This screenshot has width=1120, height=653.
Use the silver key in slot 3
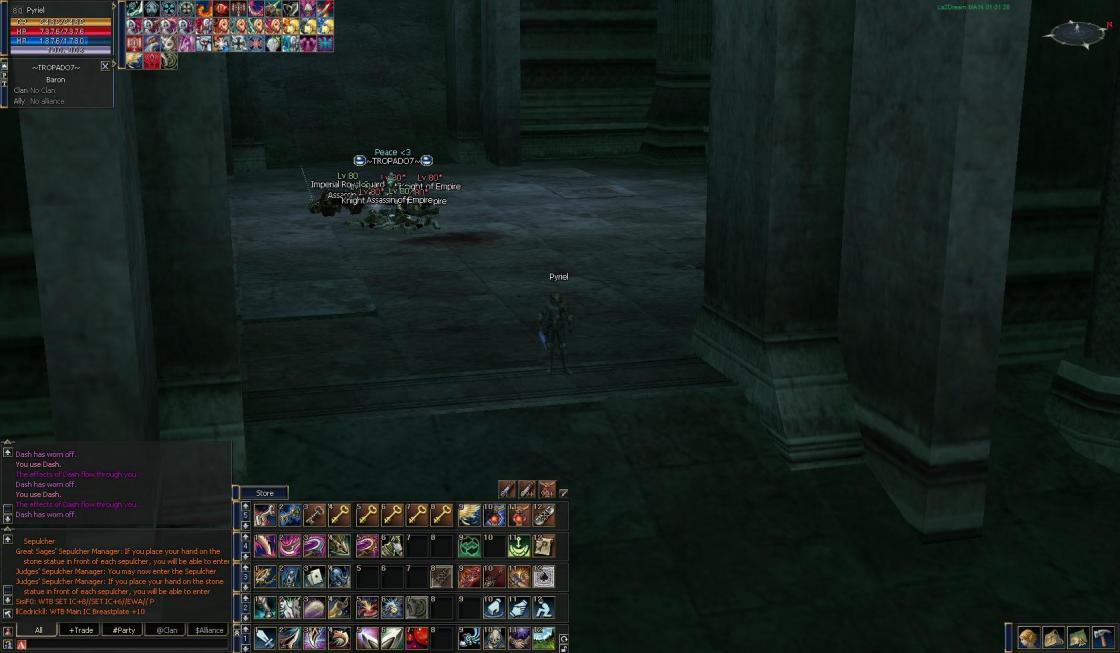[x=315, y=515]
